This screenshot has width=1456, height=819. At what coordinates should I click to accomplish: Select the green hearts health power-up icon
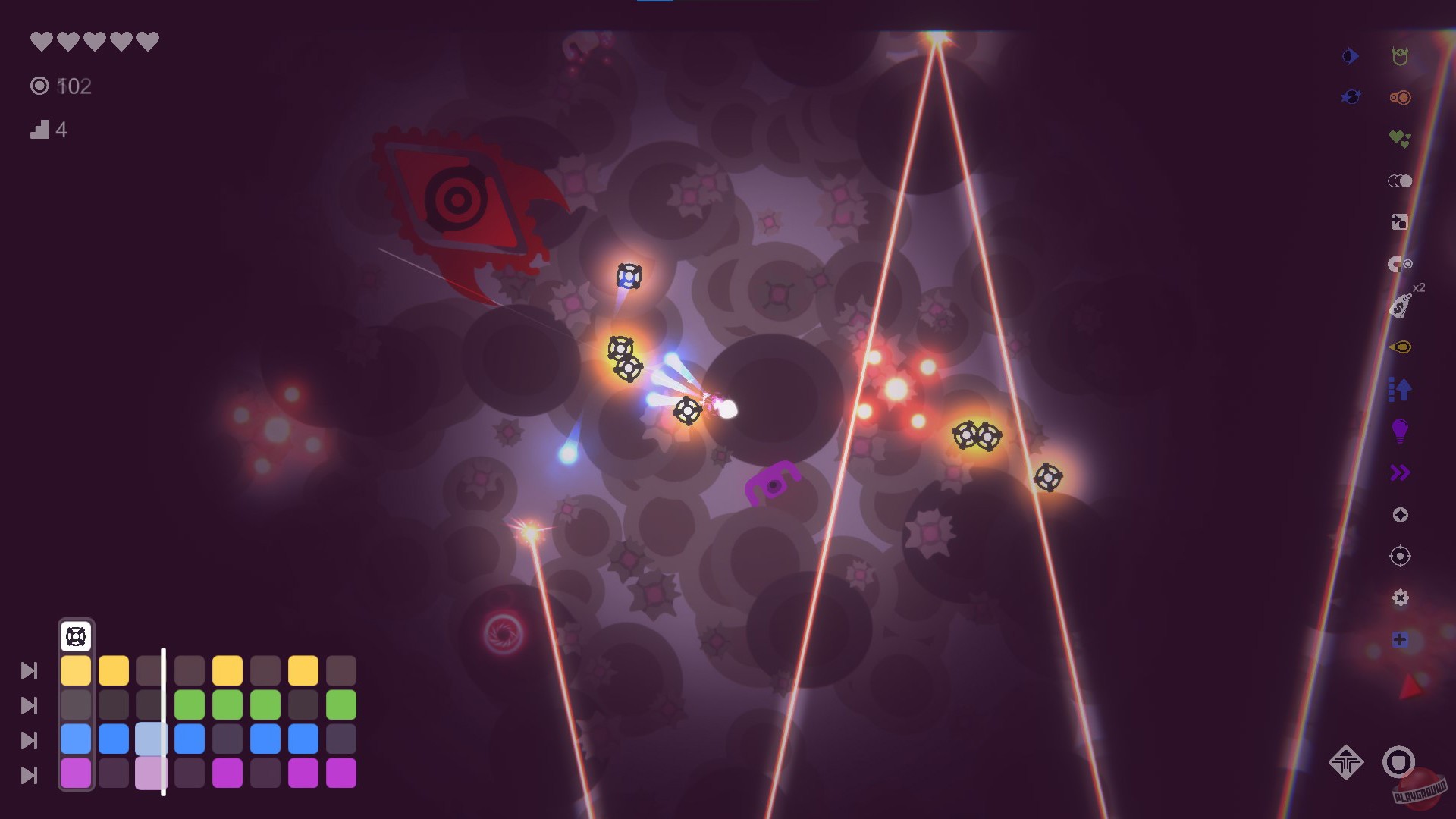coord(1399,137)
